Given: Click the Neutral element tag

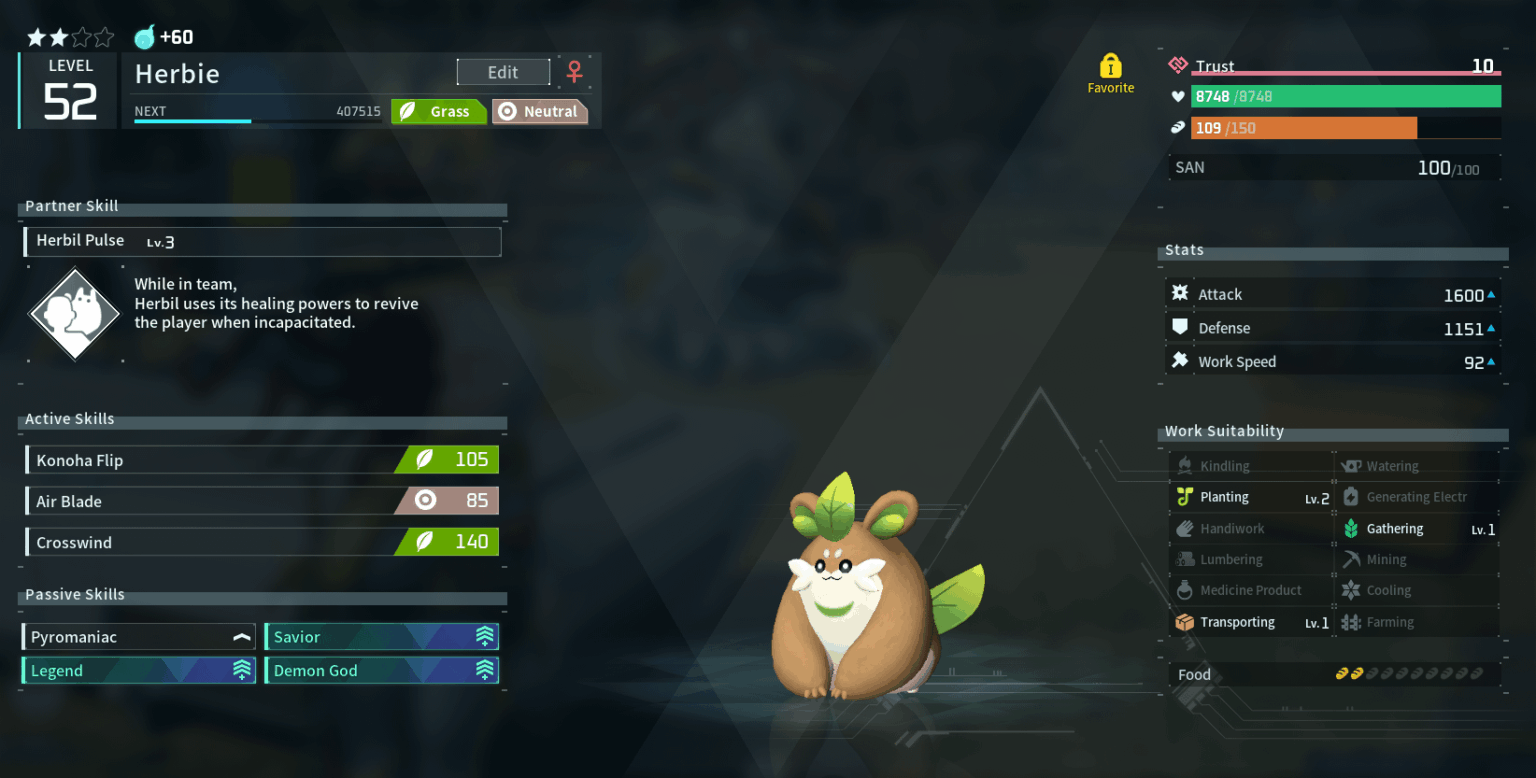Looking at the screenshot, I should click(x=540, y=112).
